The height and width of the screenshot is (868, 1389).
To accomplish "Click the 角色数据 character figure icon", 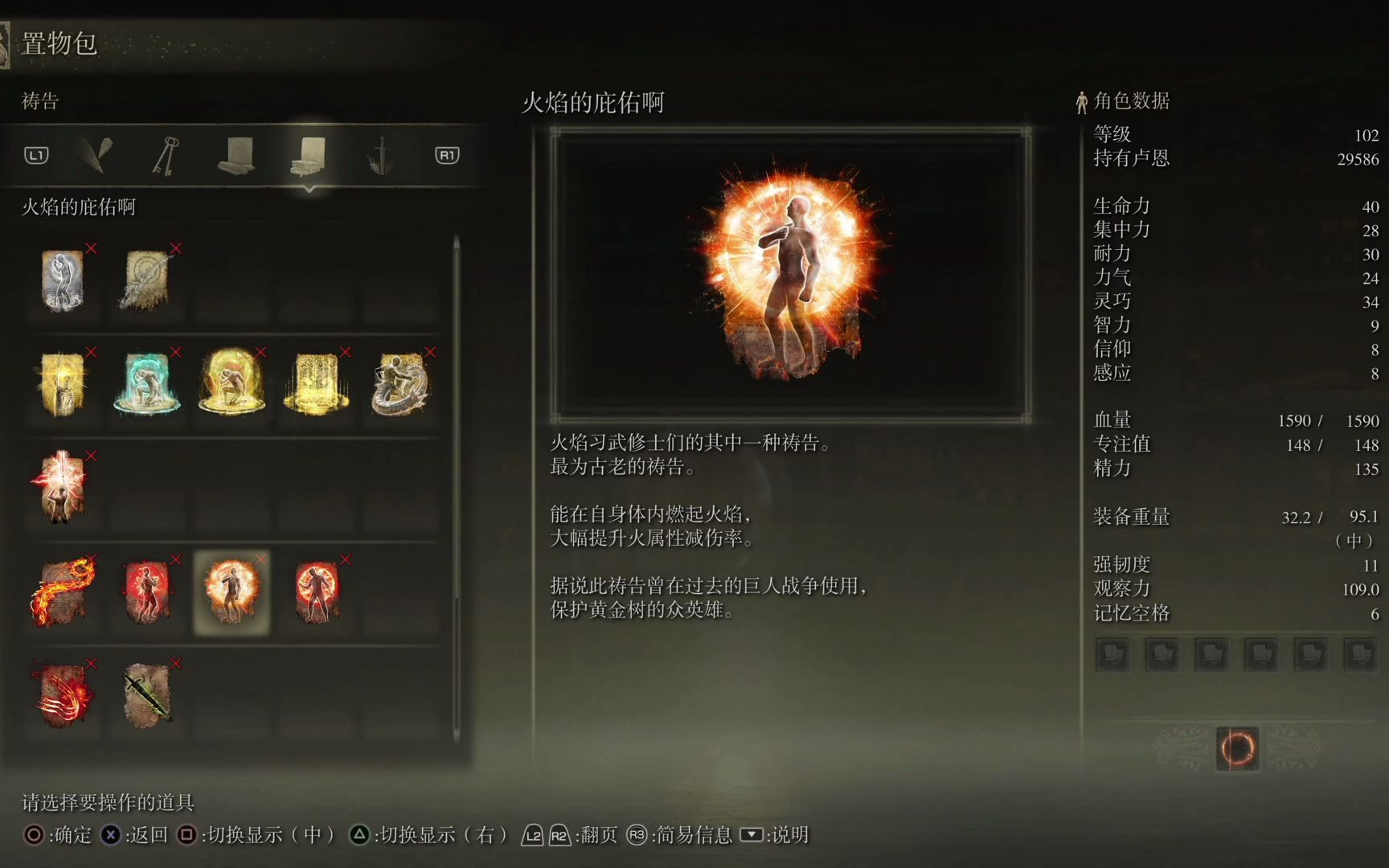I will tap(1081, 101).
